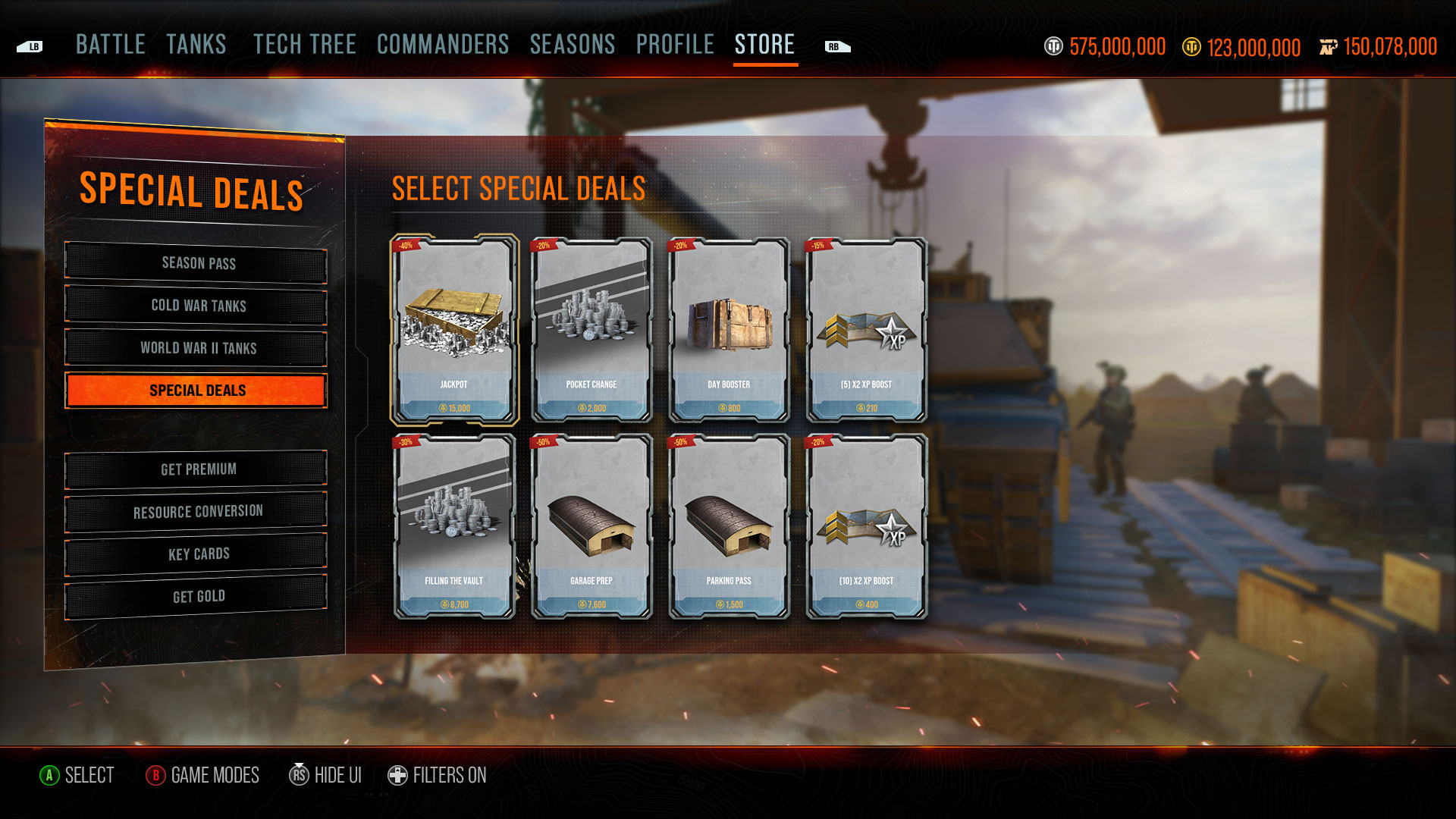The height and width of the screenshot is (819, 1456).
Task: Open Resource Conversion
Action: click(197, 512)
